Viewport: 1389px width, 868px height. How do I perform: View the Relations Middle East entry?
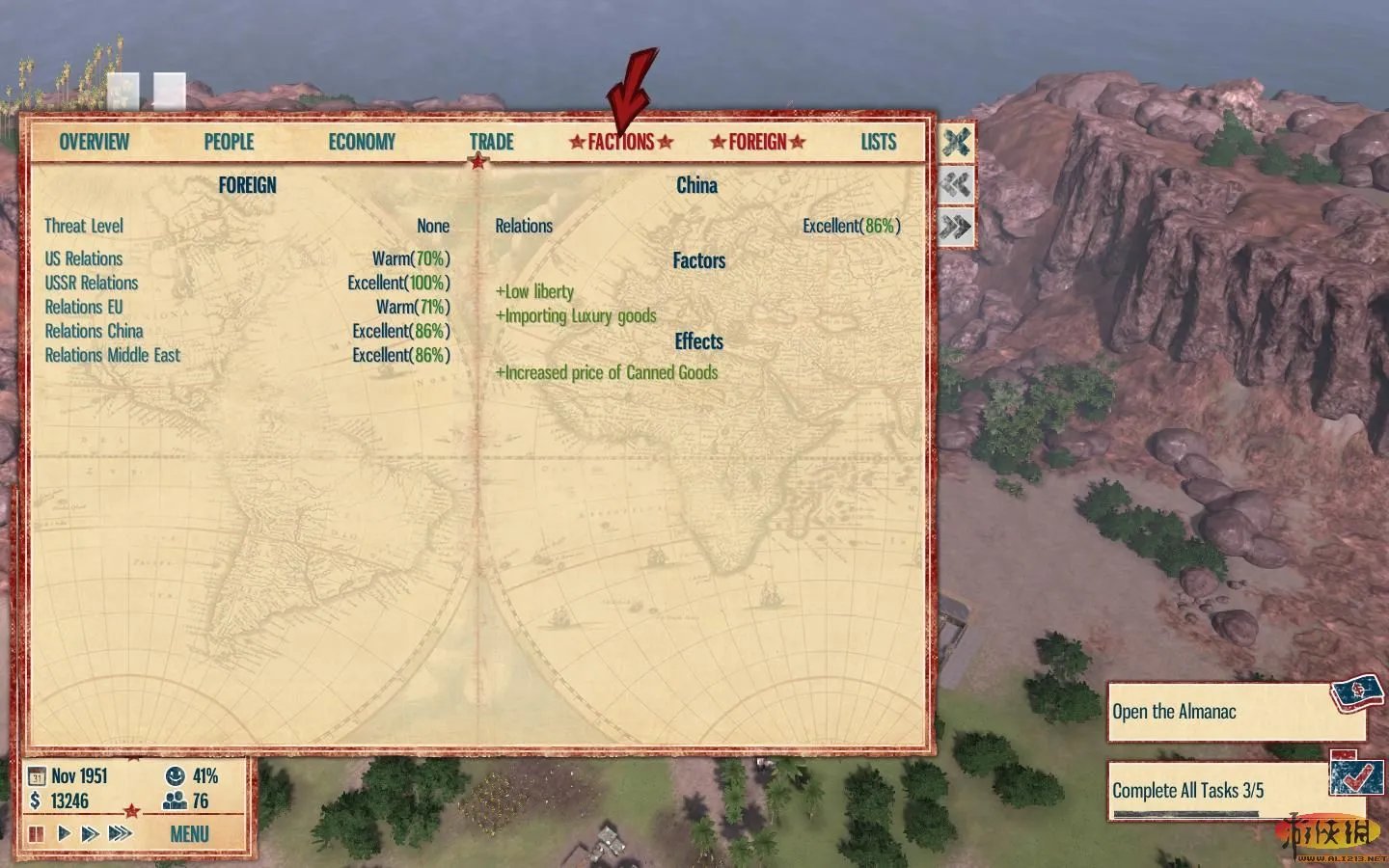pos(112,355)
